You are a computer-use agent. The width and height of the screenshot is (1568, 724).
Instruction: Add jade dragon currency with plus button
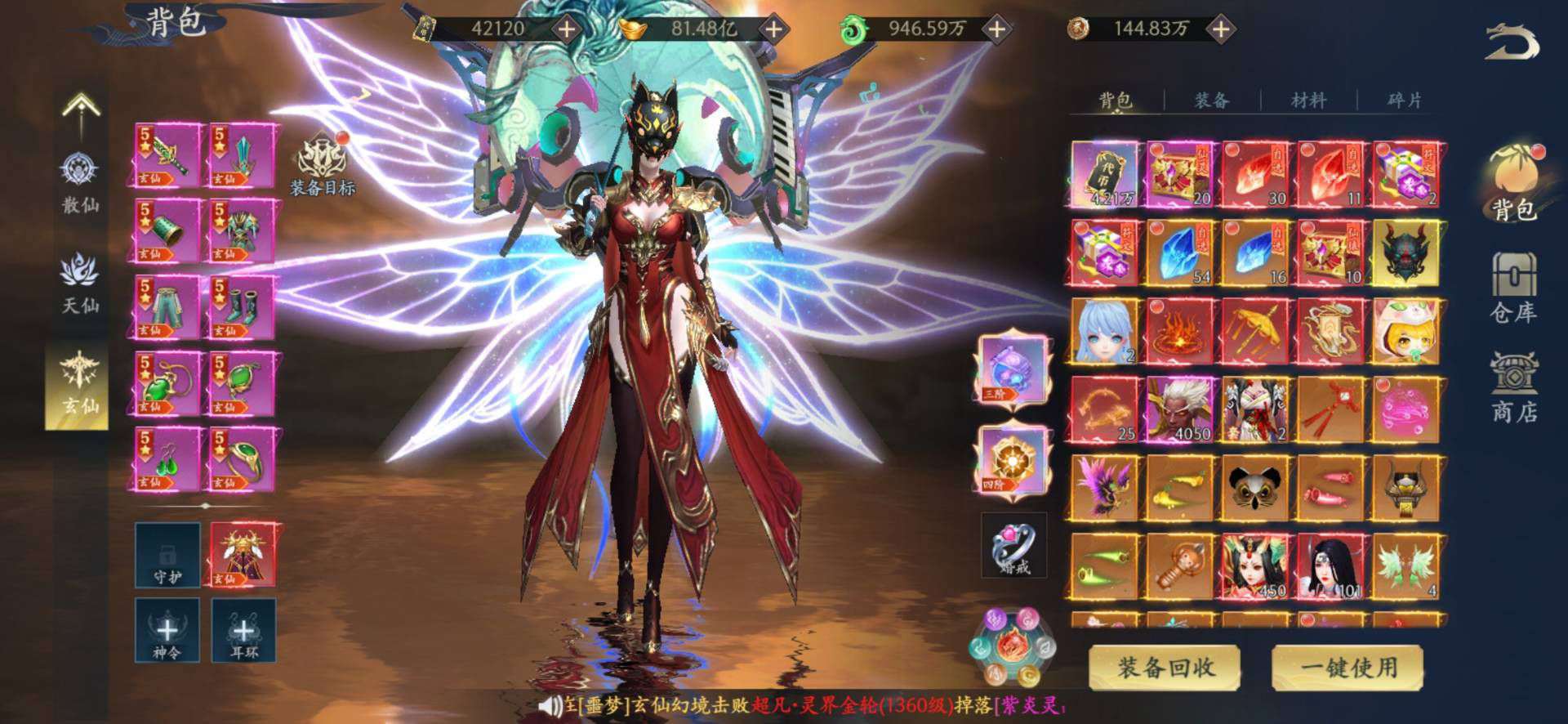[996, 29]
